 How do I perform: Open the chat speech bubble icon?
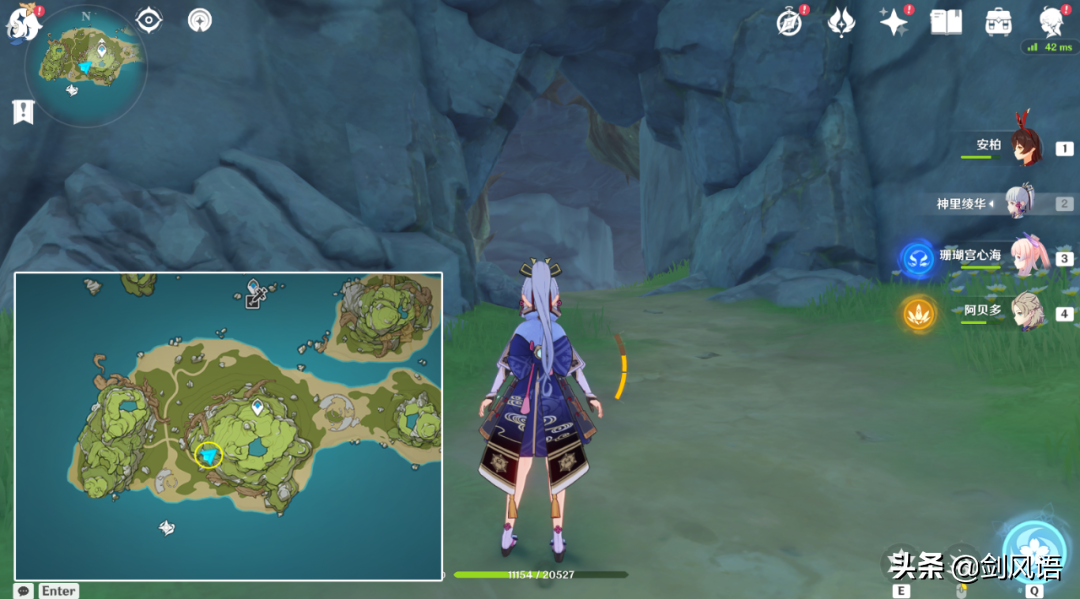[x=23, y=591]
